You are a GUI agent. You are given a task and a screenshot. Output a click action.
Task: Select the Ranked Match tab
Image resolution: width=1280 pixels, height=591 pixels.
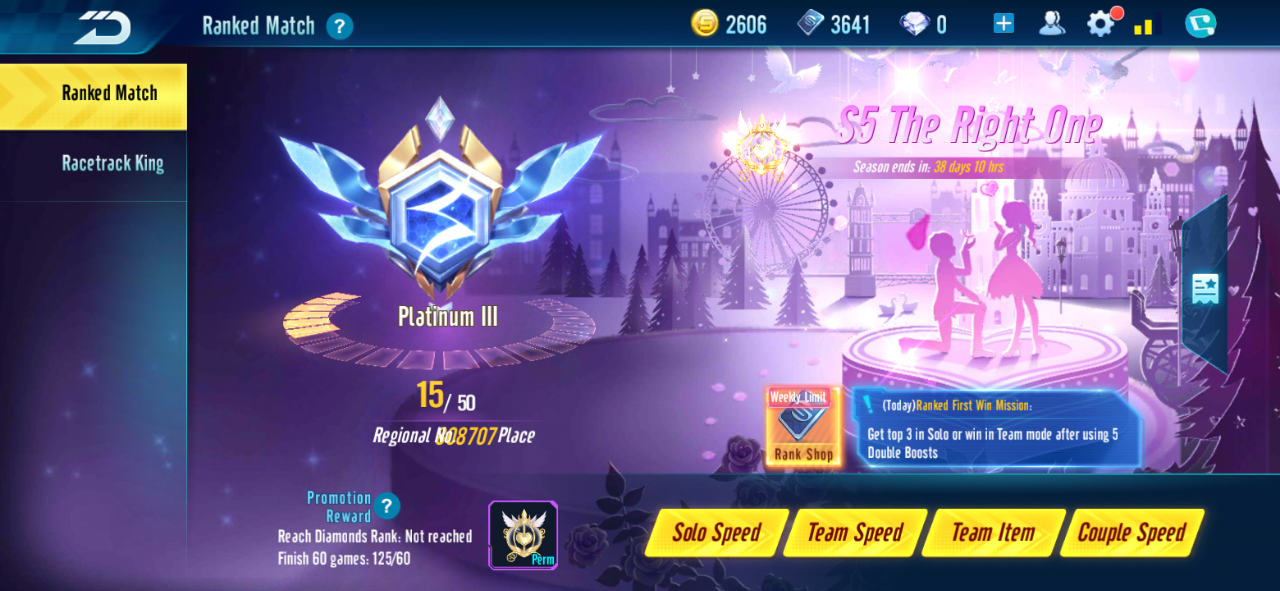pos(109,94)
